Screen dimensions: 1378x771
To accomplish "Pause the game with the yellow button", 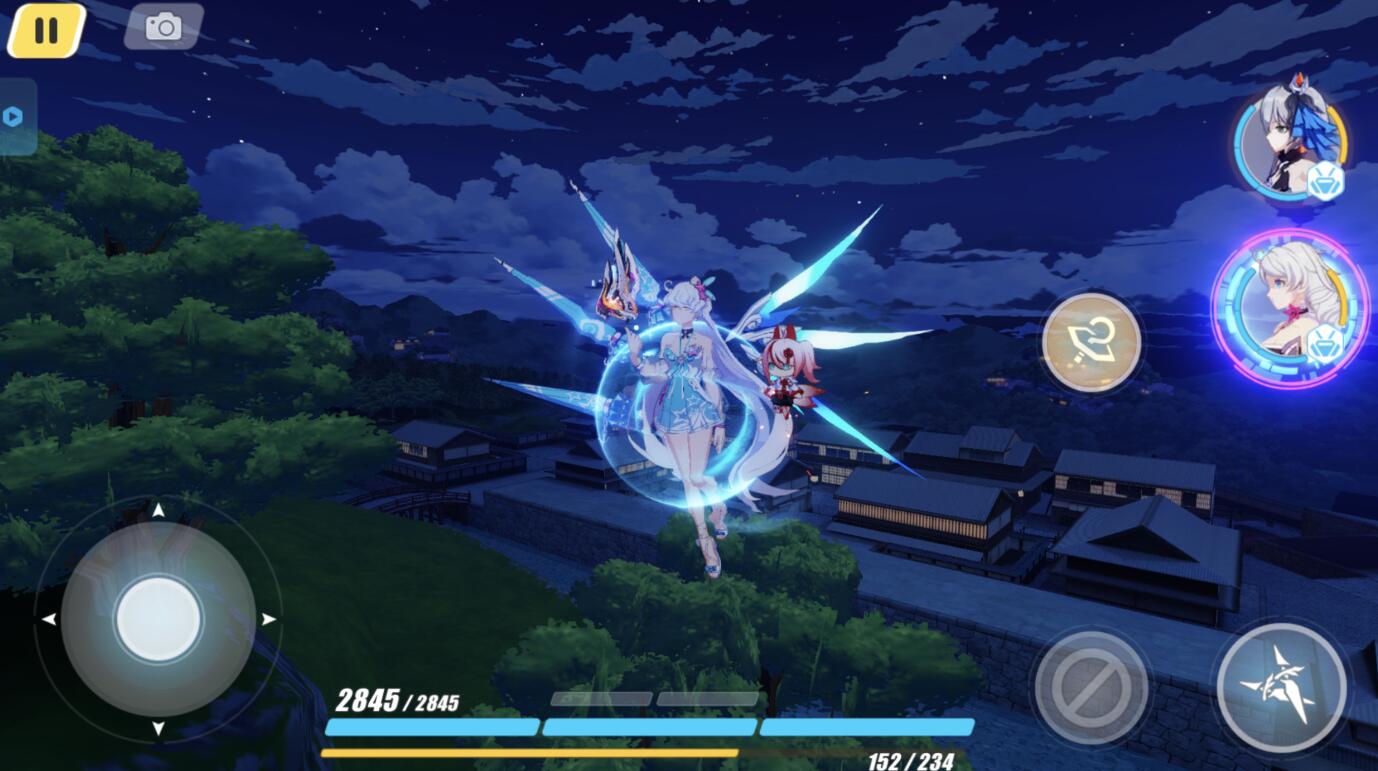I will coord(46,30).
